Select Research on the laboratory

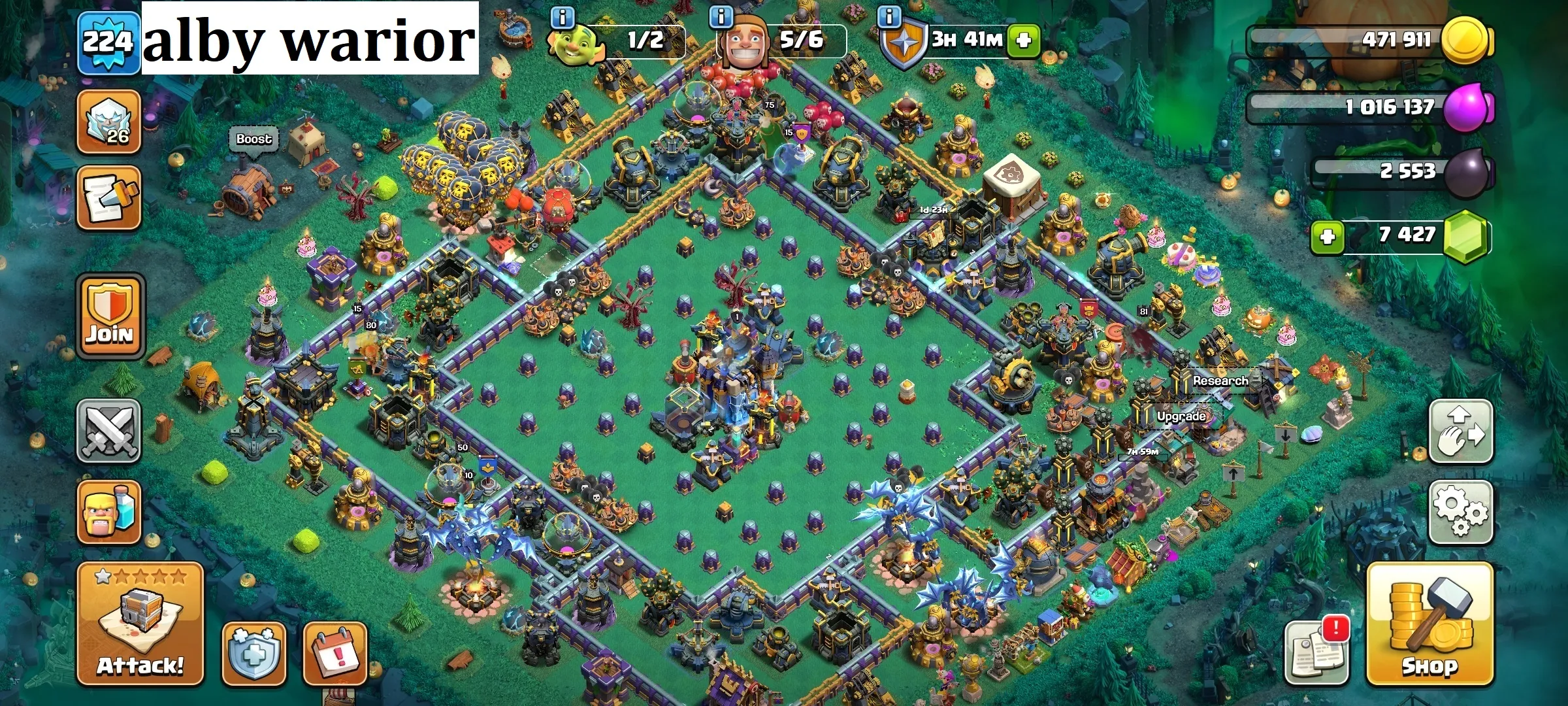(1220, 379)
